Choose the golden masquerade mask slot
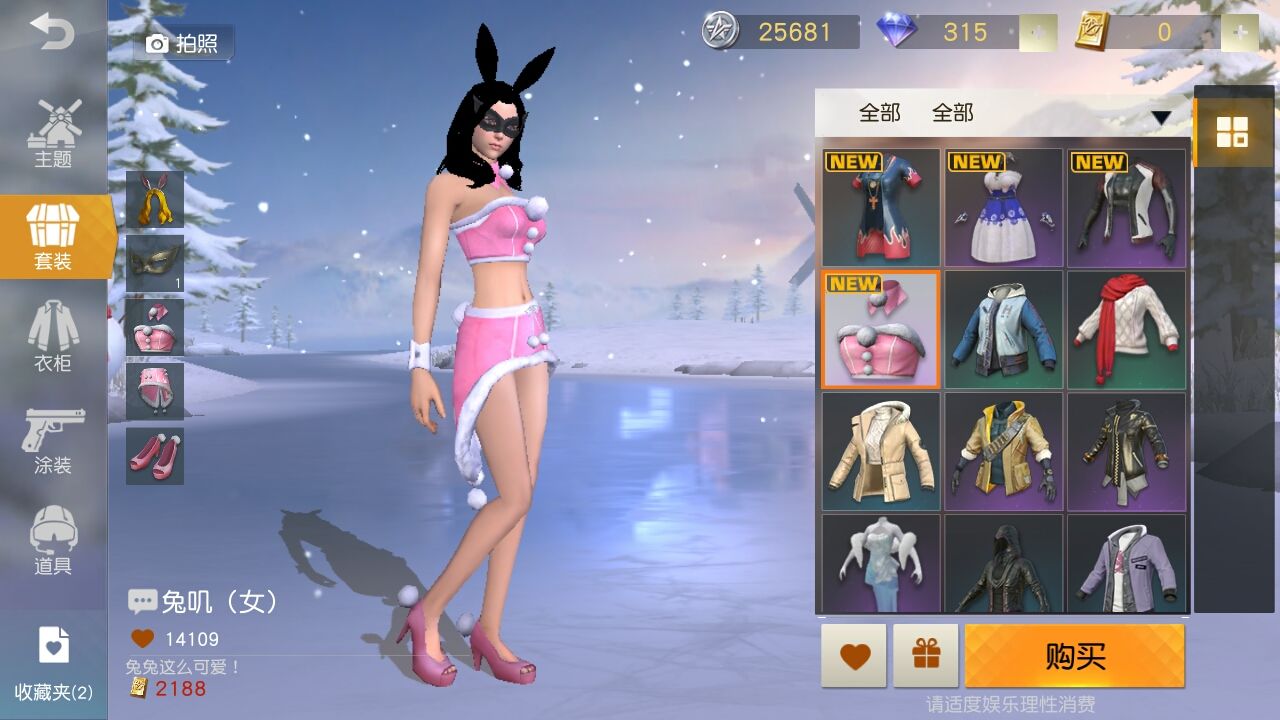 tap(155, 263)
